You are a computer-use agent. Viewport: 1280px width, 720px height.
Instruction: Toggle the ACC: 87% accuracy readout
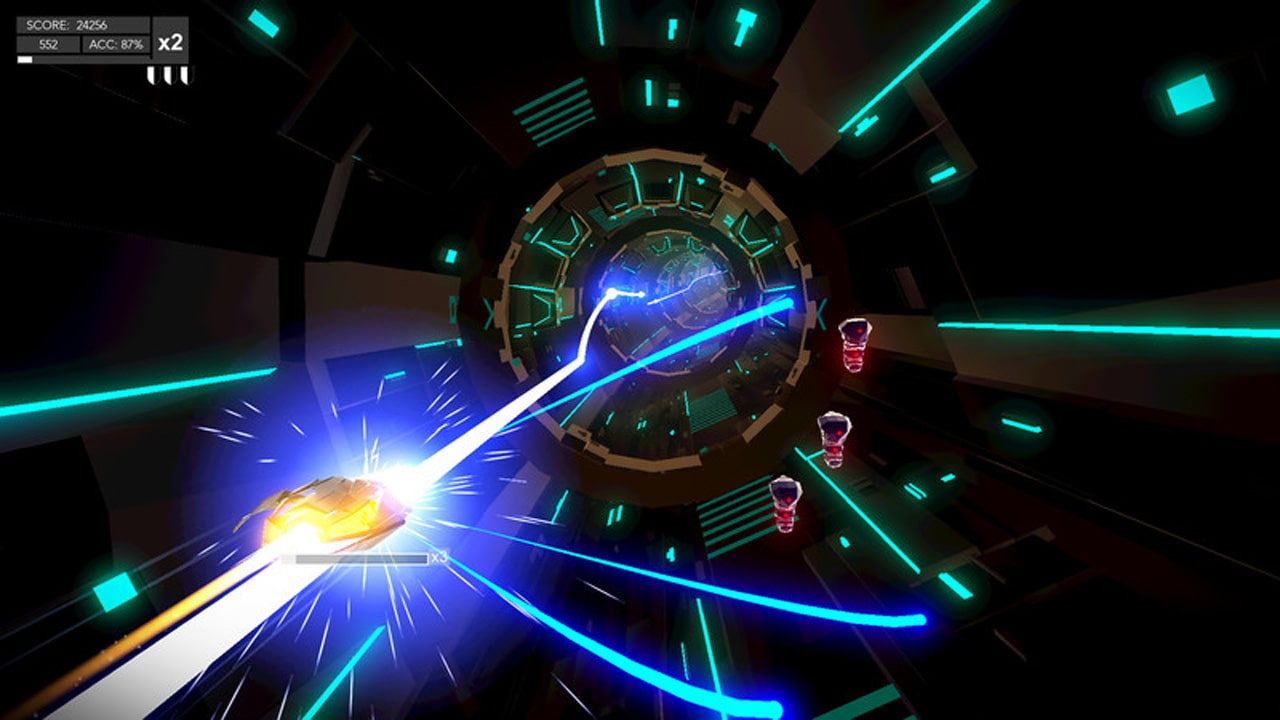tap(117, 44)
